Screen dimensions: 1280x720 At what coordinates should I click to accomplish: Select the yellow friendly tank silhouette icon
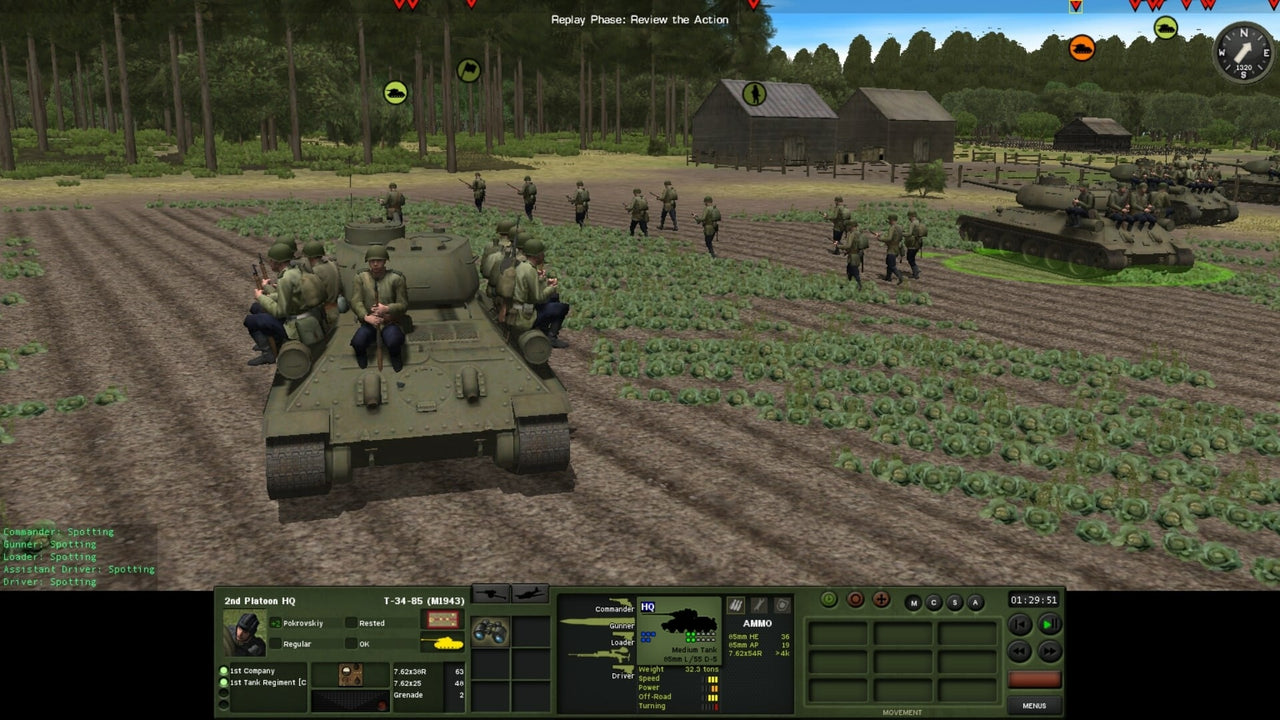pyautogui.click(x=444, y=644)
